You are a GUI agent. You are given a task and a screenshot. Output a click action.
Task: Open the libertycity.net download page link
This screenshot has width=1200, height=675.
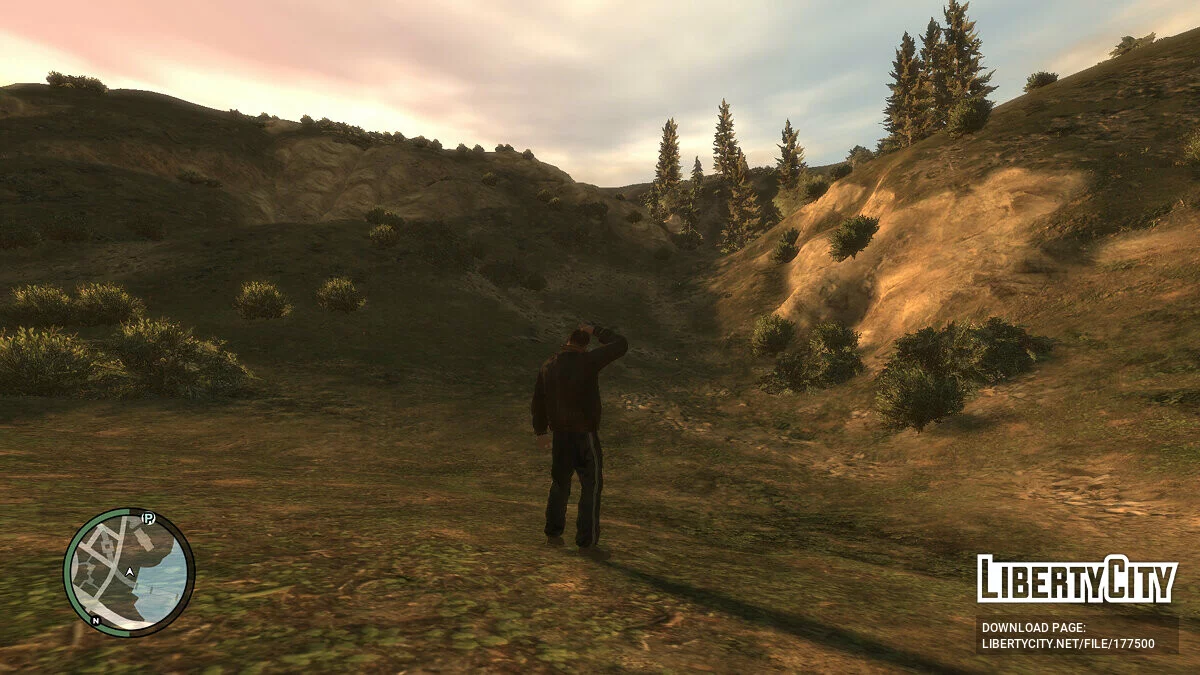[x=1068, y=644]
